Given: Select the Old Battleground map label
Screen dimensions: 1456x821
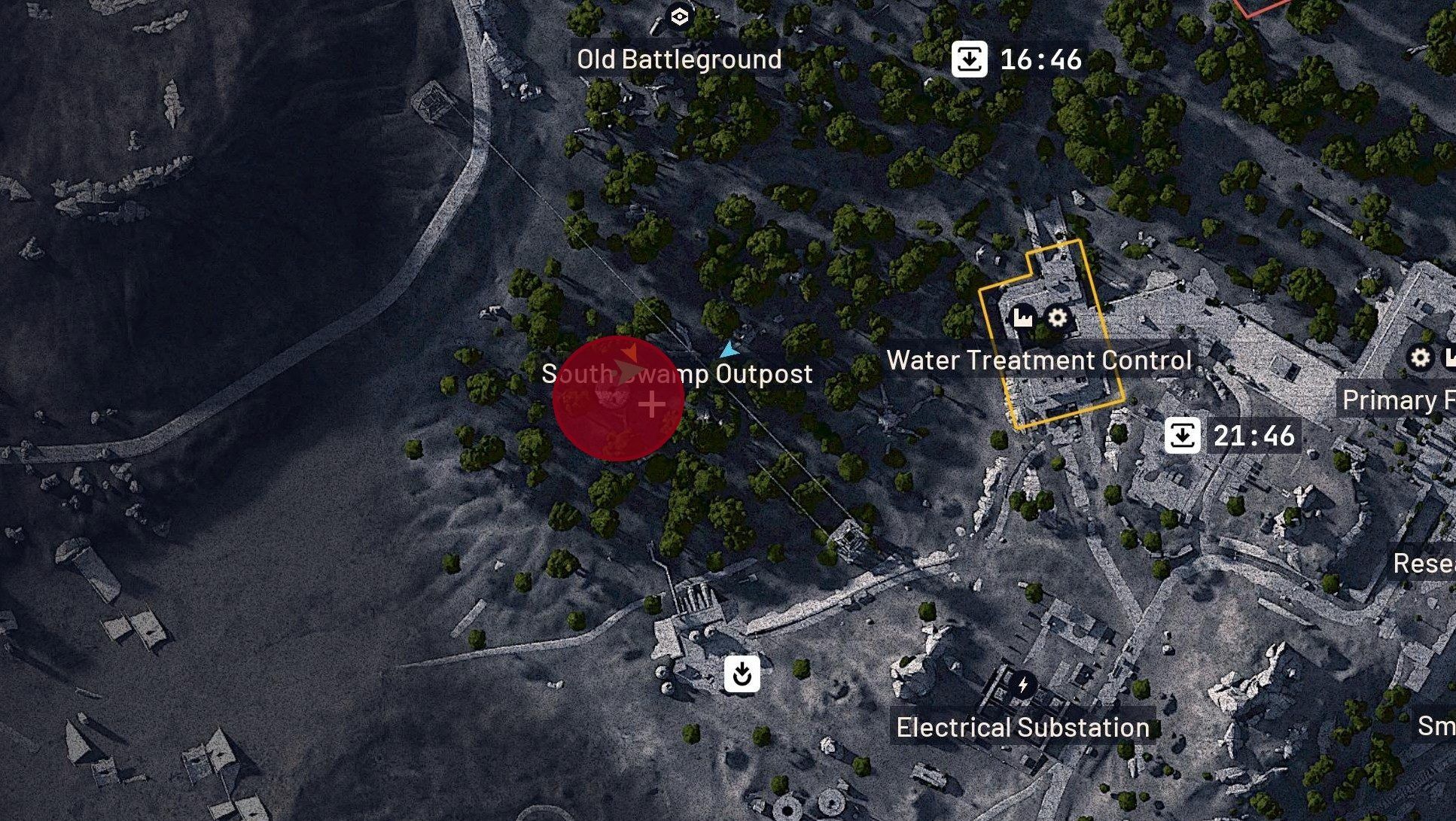Looking at the screenshot, I should 679,59.
